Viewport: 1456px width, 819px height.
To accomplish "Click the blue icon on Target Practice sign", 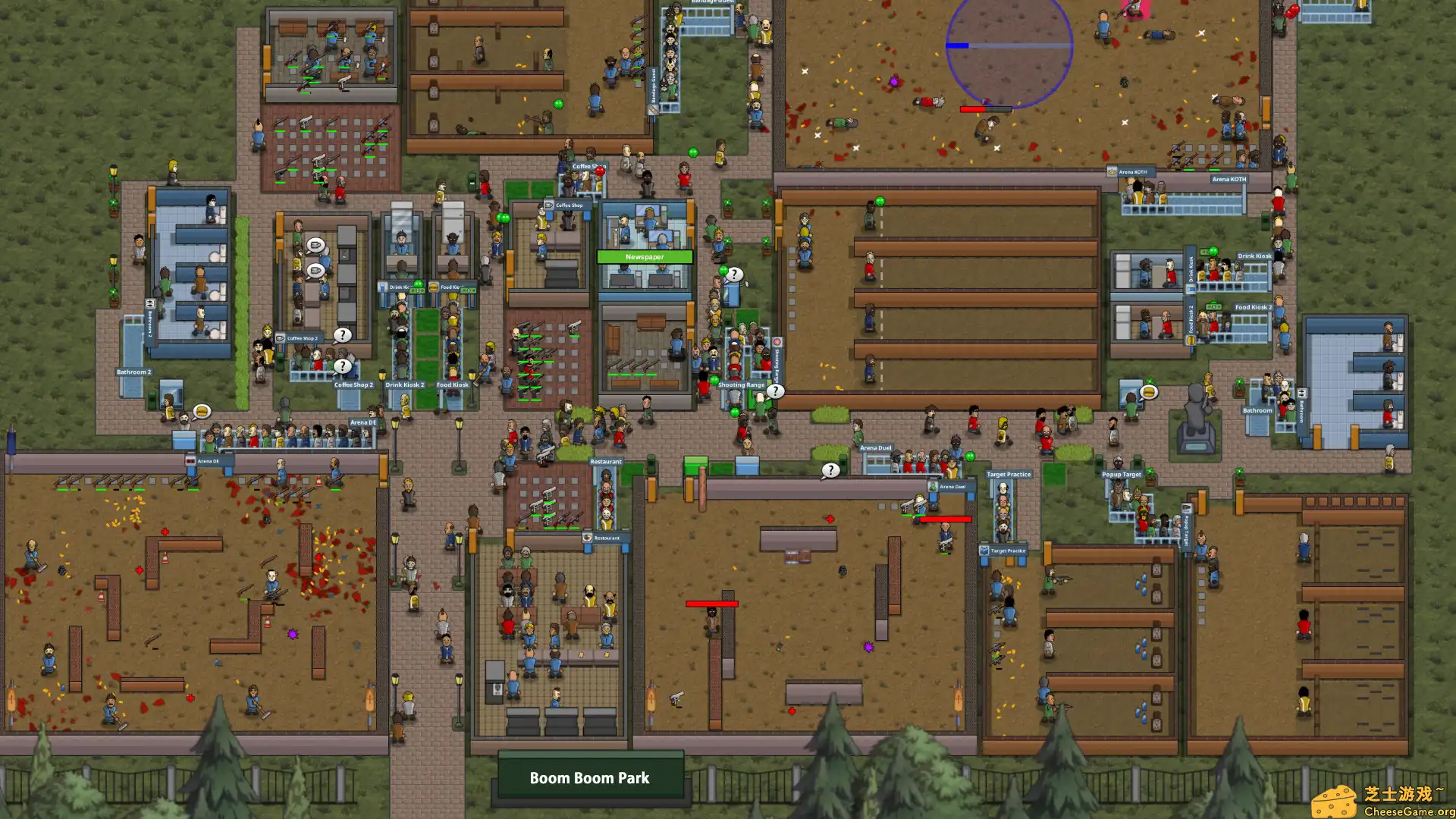I will (985, 550).
